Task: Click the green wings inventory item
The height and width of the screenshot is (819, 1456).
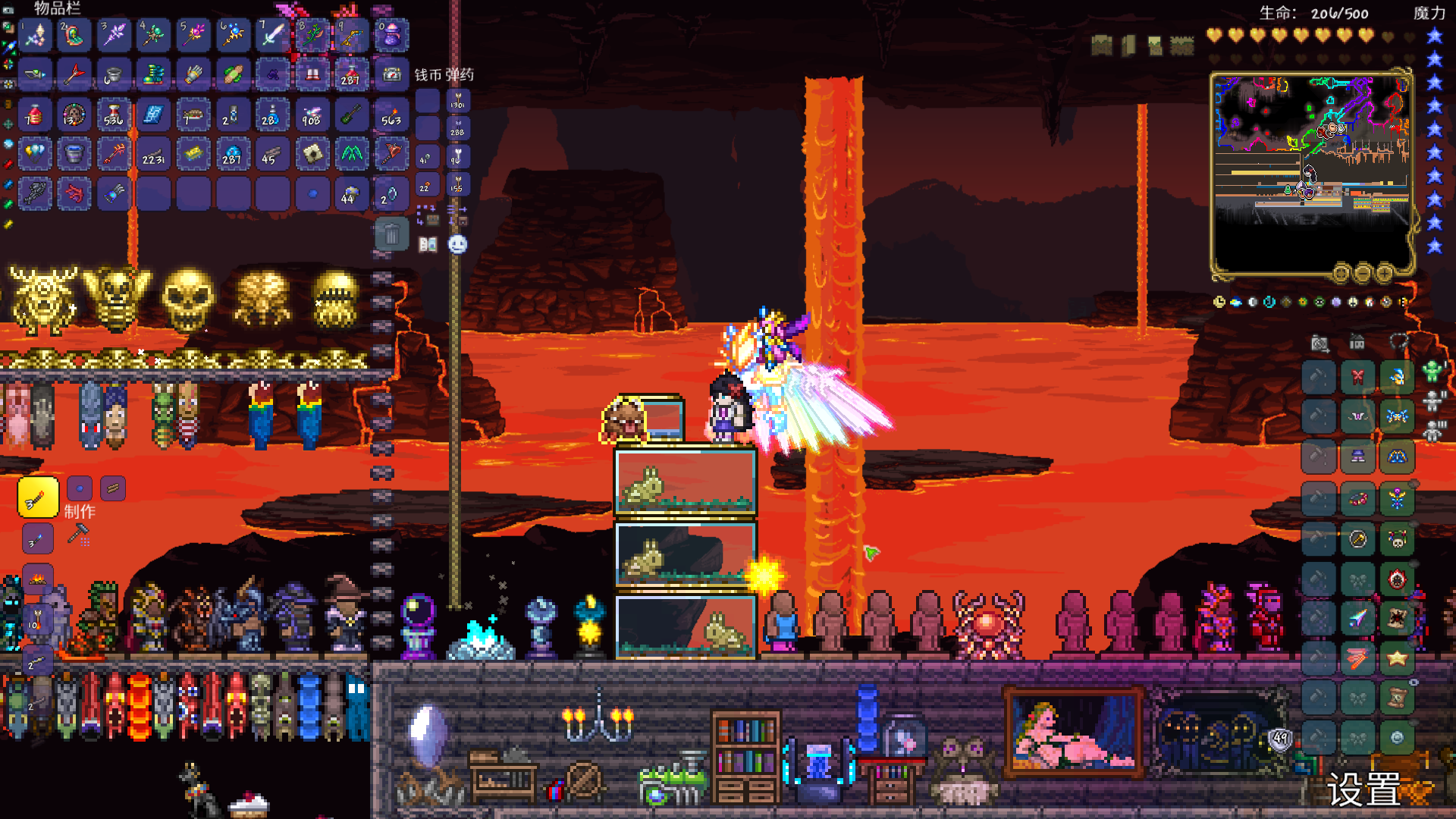Action: click(x=351, y=154)
